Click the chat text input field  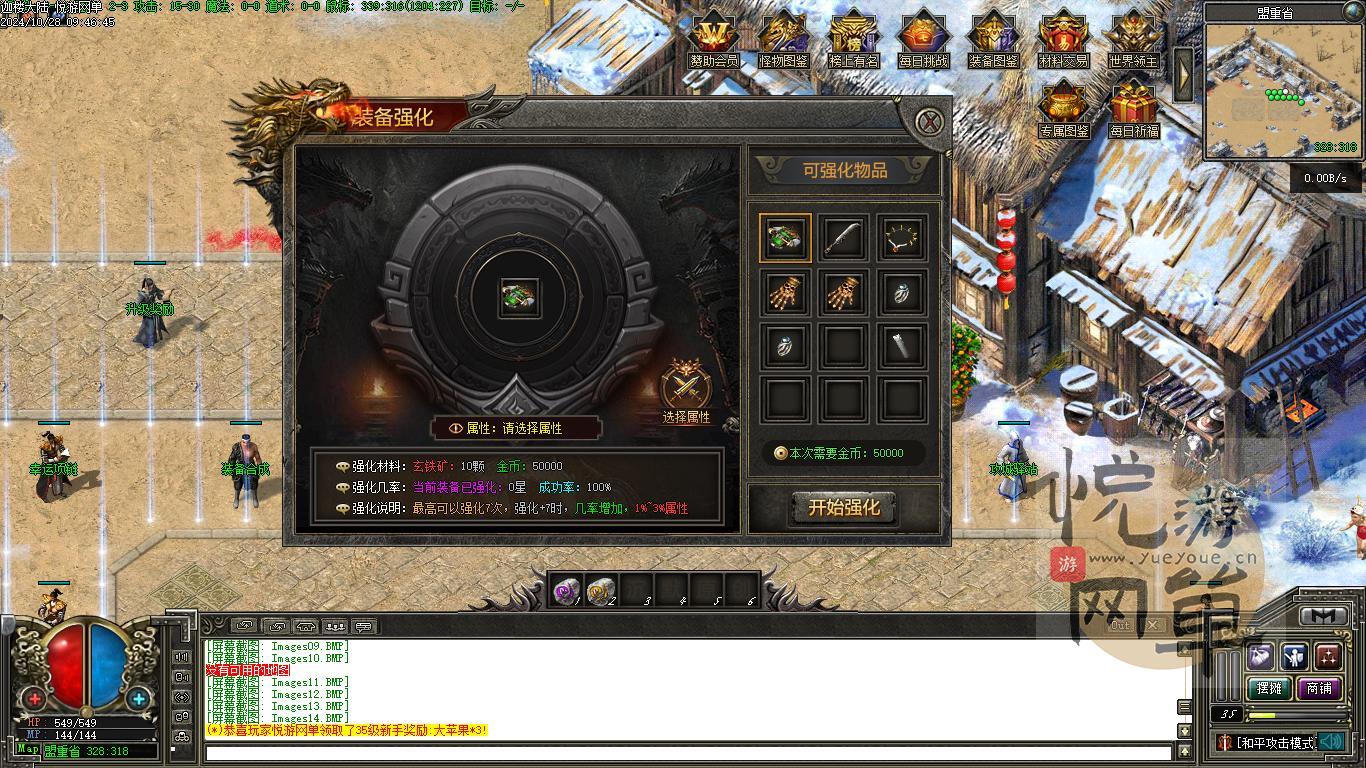pos(688,752)
